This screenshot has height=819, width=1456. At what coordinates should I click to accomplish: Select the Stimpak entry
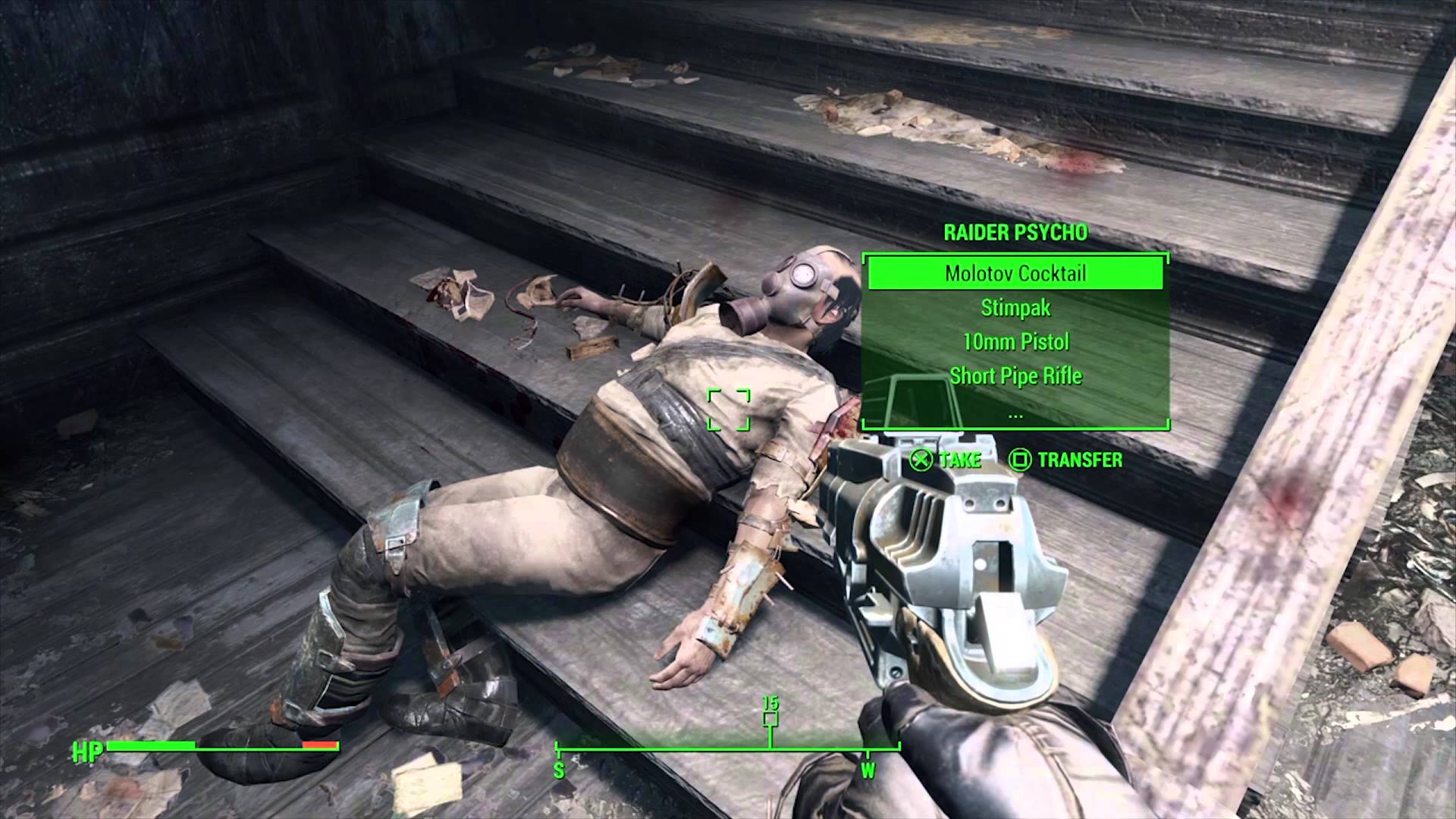1015,308
